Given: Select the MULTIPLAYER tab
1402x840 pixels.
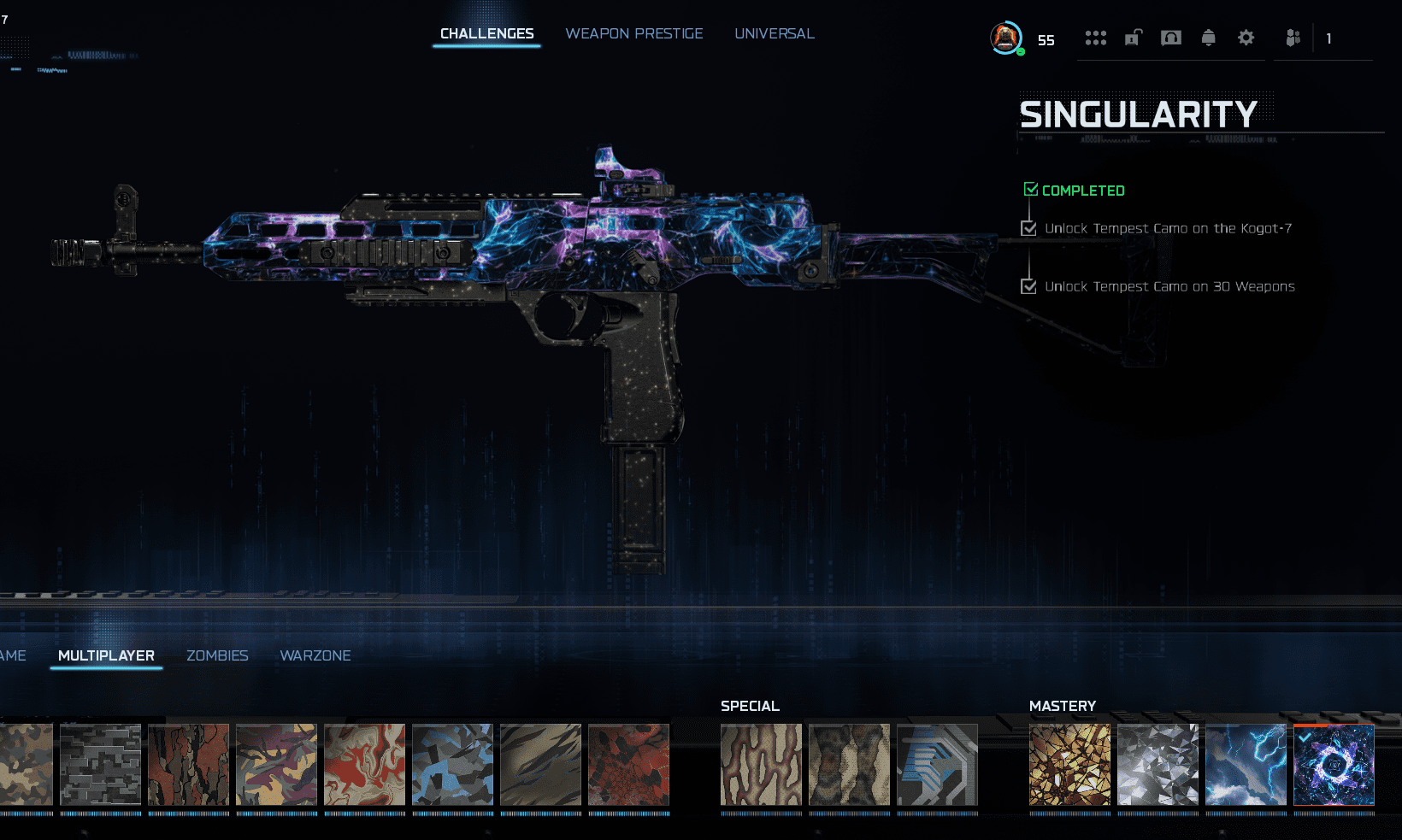Looking at the screenshot, I should [105, 655].
